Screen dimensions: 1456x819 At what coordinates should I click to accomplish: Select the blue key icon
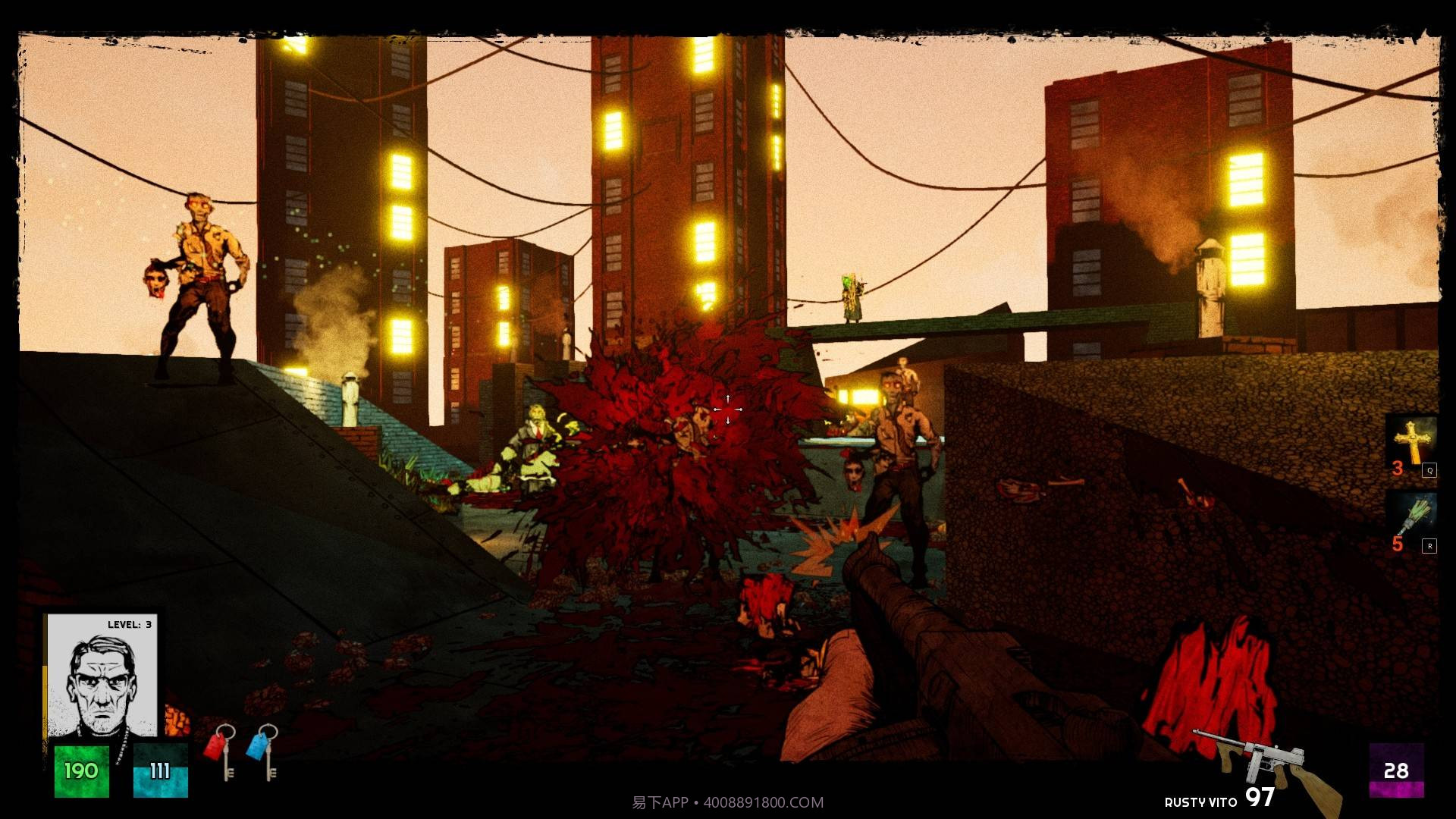pos(263,750)
